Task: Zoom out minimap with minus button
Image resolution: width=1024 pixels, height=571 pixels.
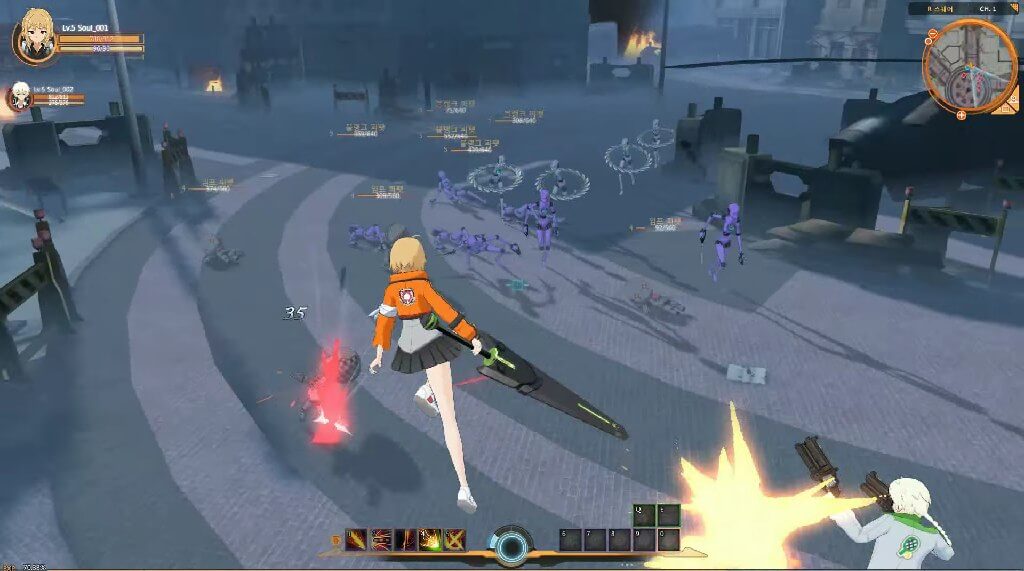Action: tap(932, 34)
